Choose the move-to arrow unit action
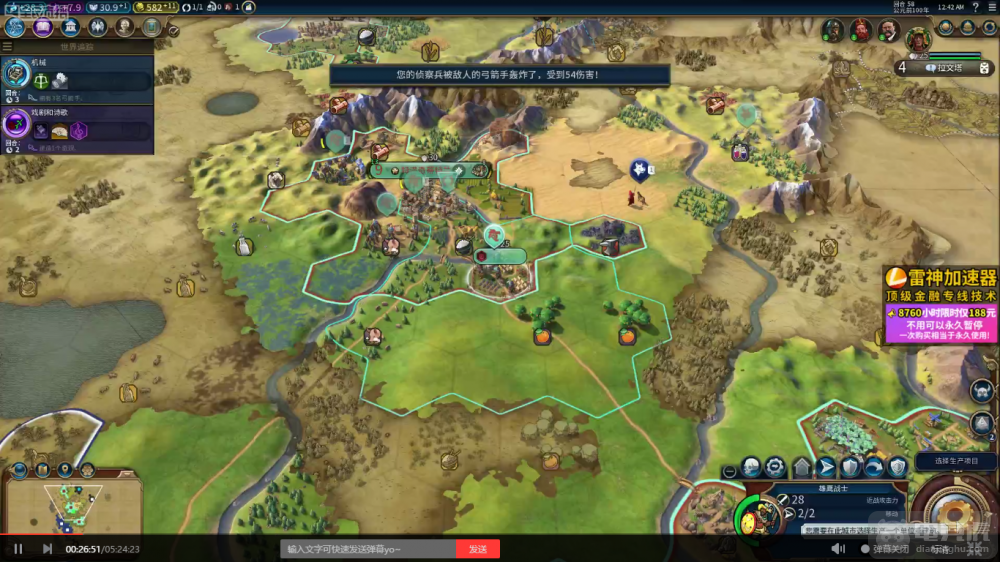The width and height of the screenshot is (1000, 562). [x=826, y=467]
